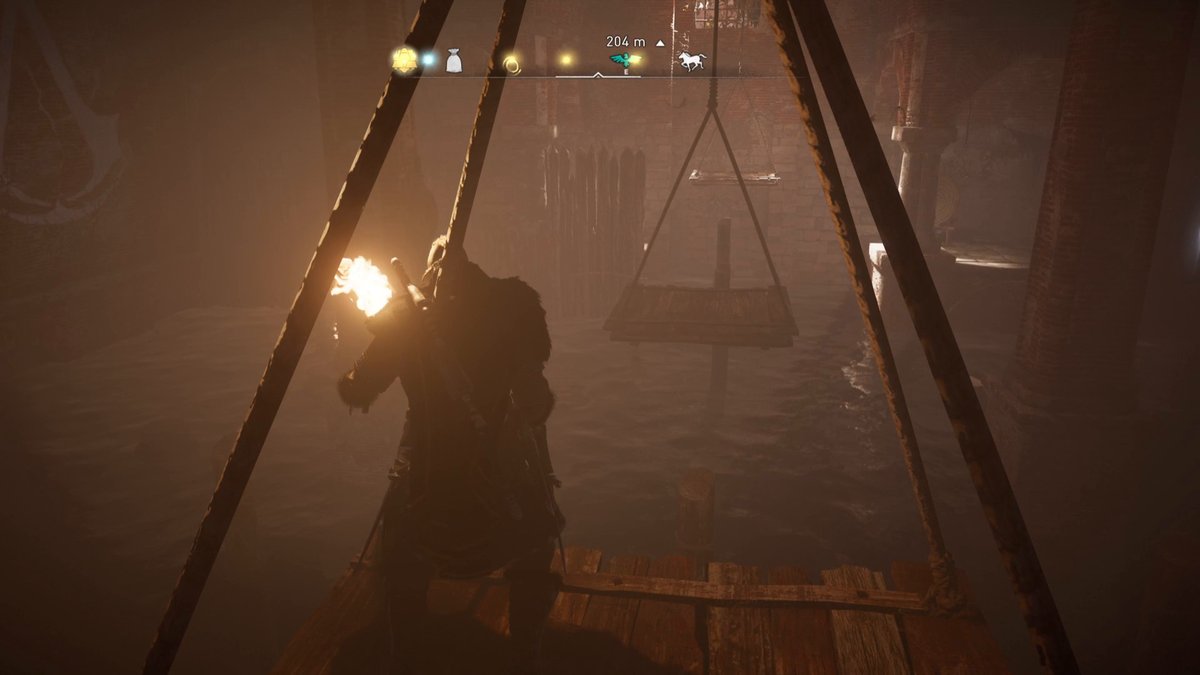1200x675 pixels.
Task: Click the white sack marker on the compass
Action: [x=454, y=62]
